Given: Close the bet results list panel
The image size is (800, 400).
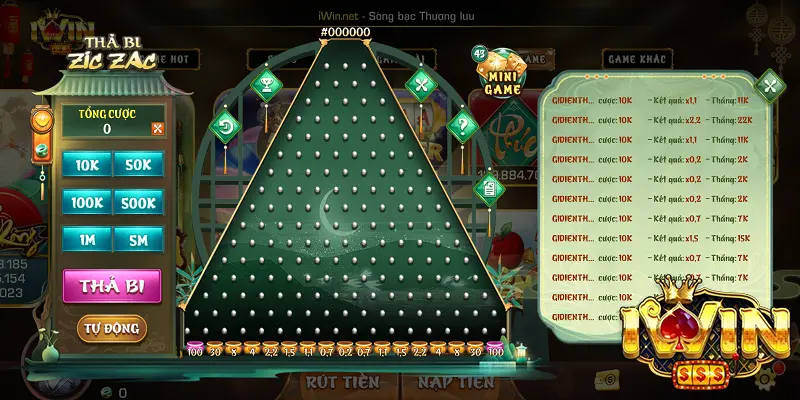Looking at the screenshot, I should click(769, 86).
